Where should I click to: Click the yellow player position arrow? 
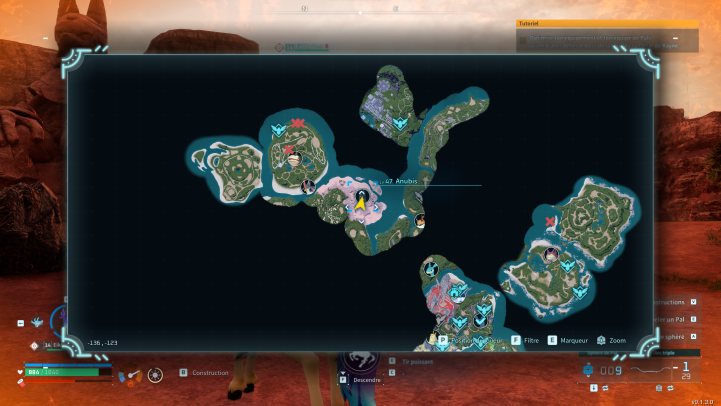(360, 203)
